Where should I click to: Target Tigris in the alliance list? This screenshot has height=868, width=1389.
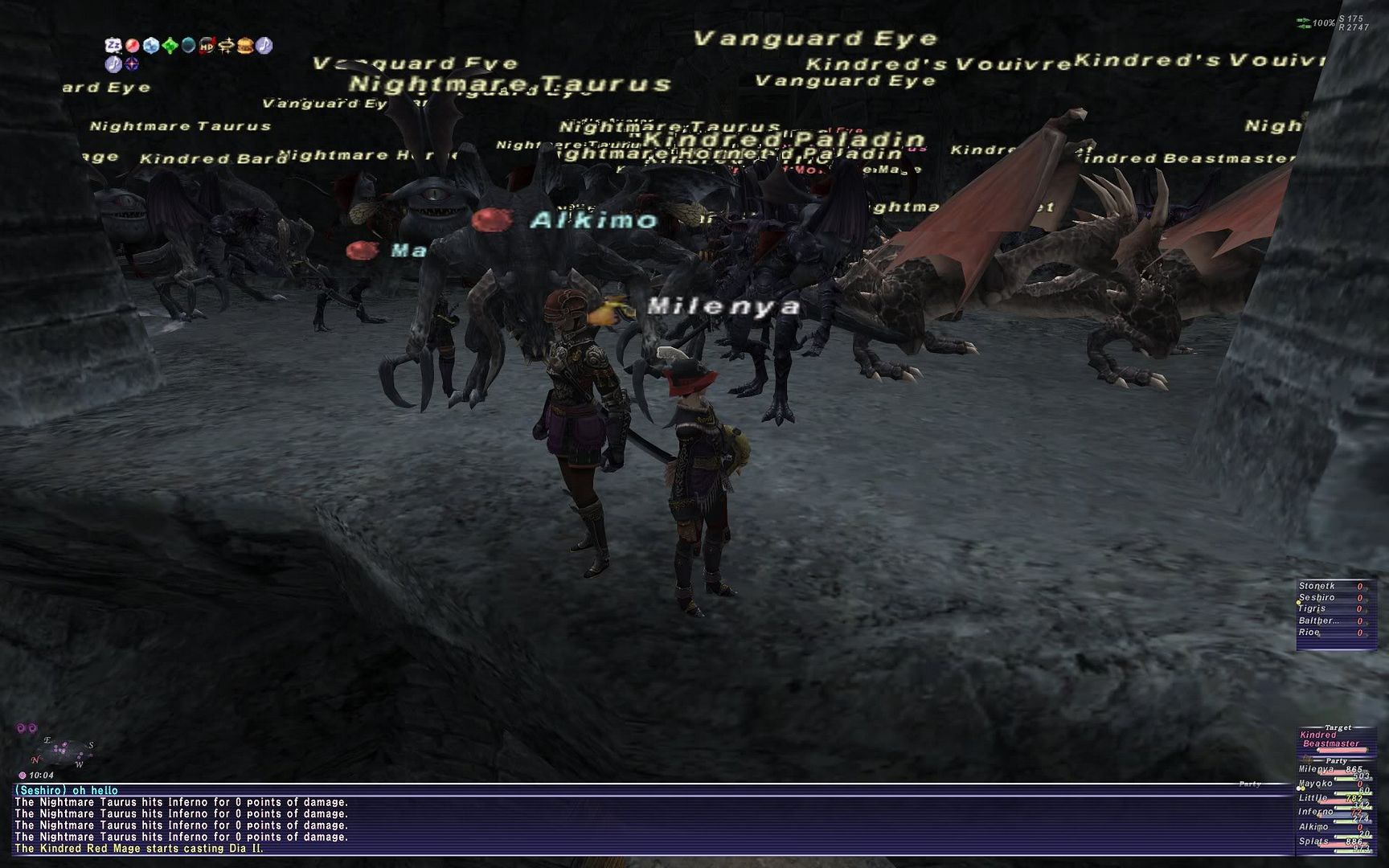point(1313,609)
